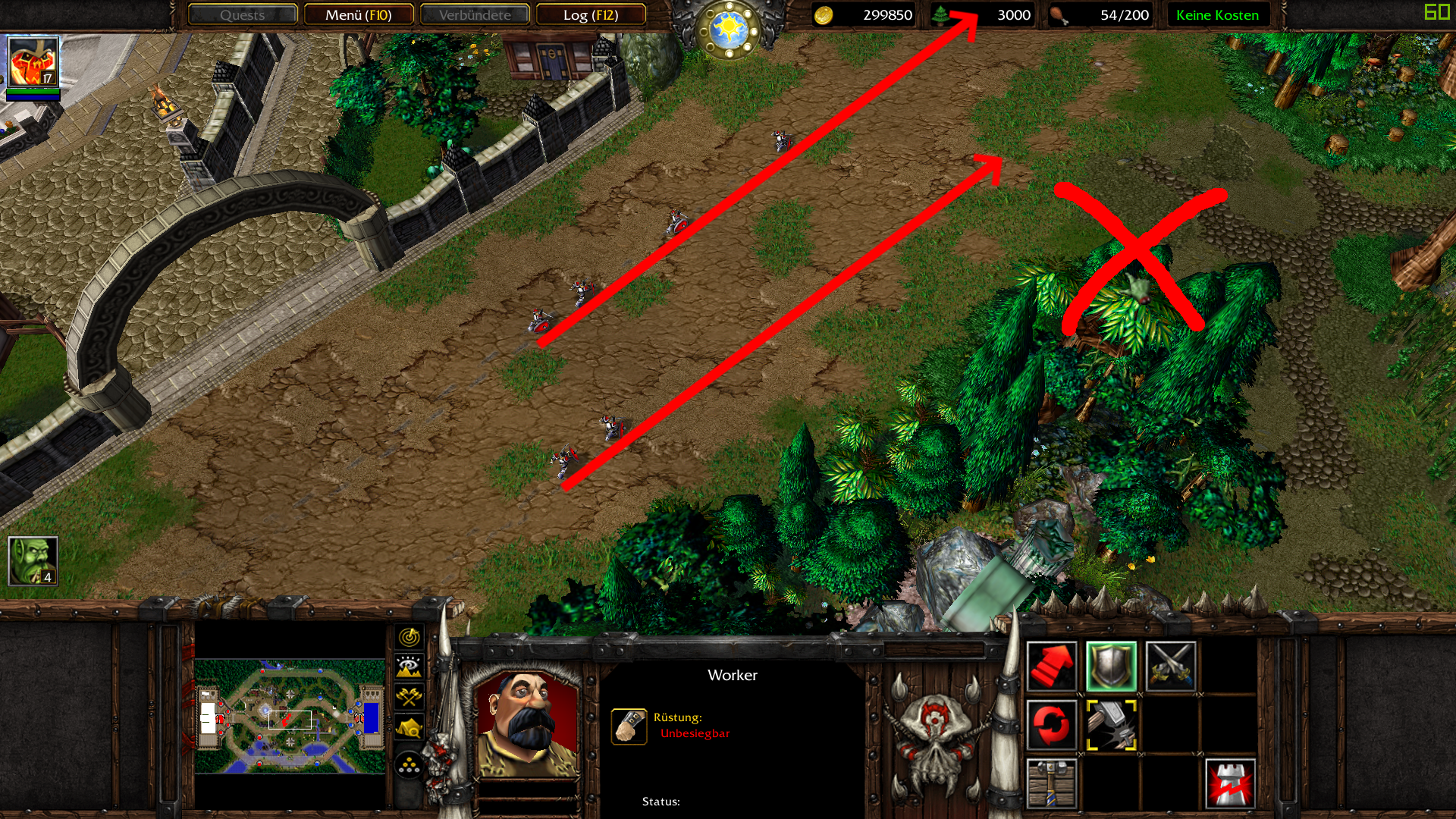Select the level 17 hero portrait icon
The height and width of the screenshot is (819, 1456).
(x=33, y=62)
